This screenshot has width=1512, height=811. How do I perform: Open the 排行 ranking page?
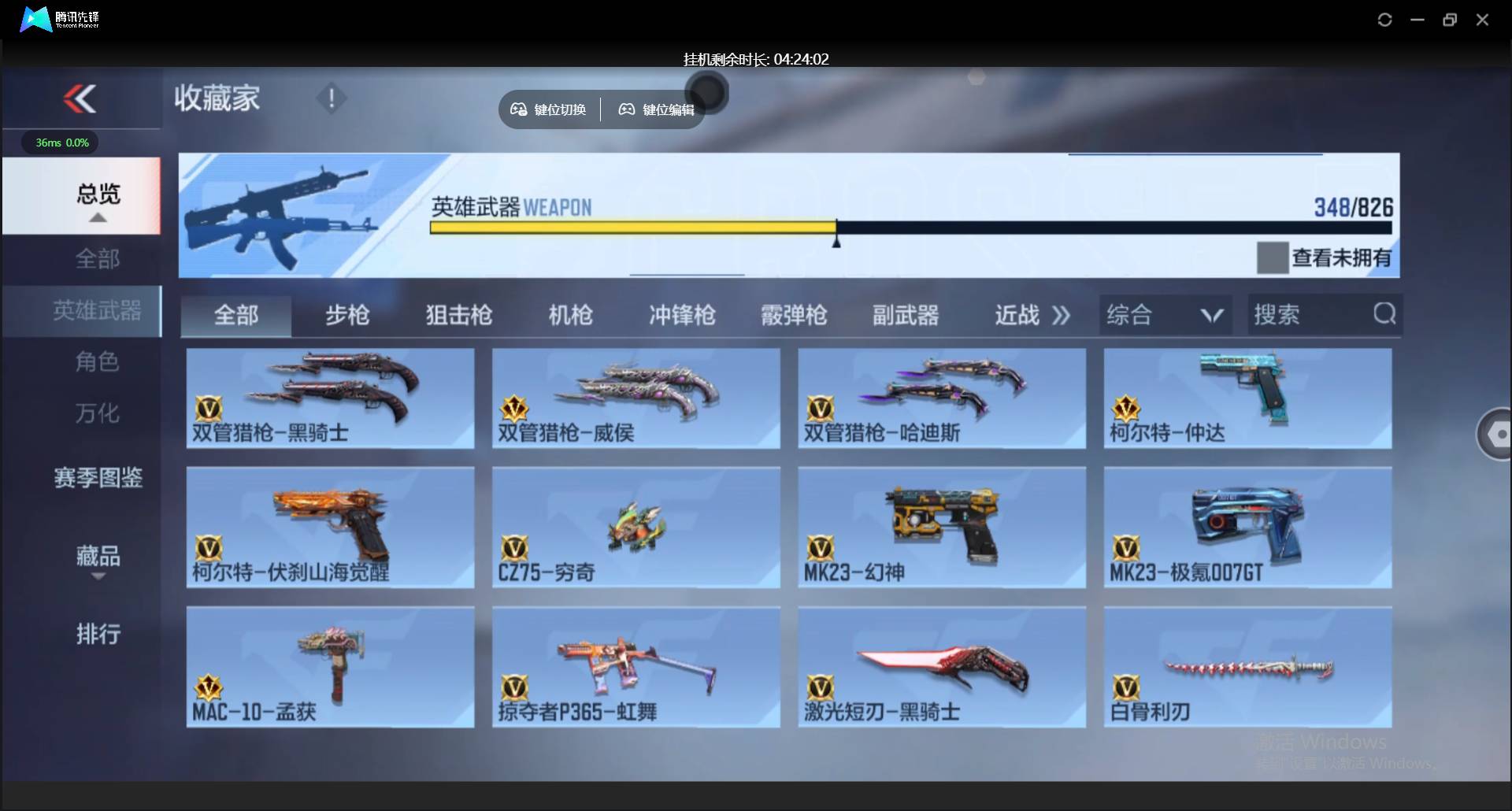98,635
